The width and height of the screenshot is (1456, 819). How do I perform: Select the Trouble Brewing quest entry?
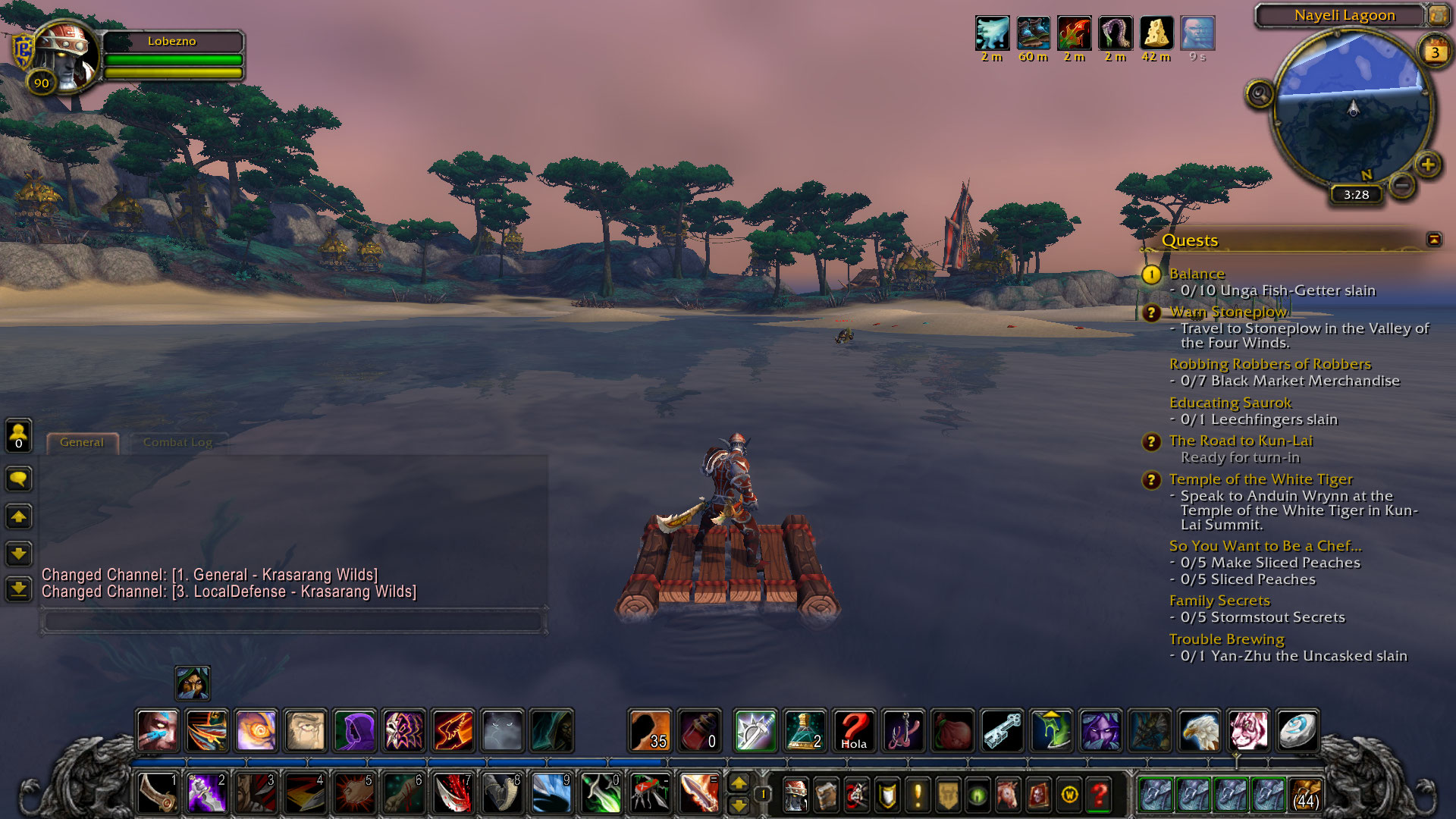click(1226, 639)
